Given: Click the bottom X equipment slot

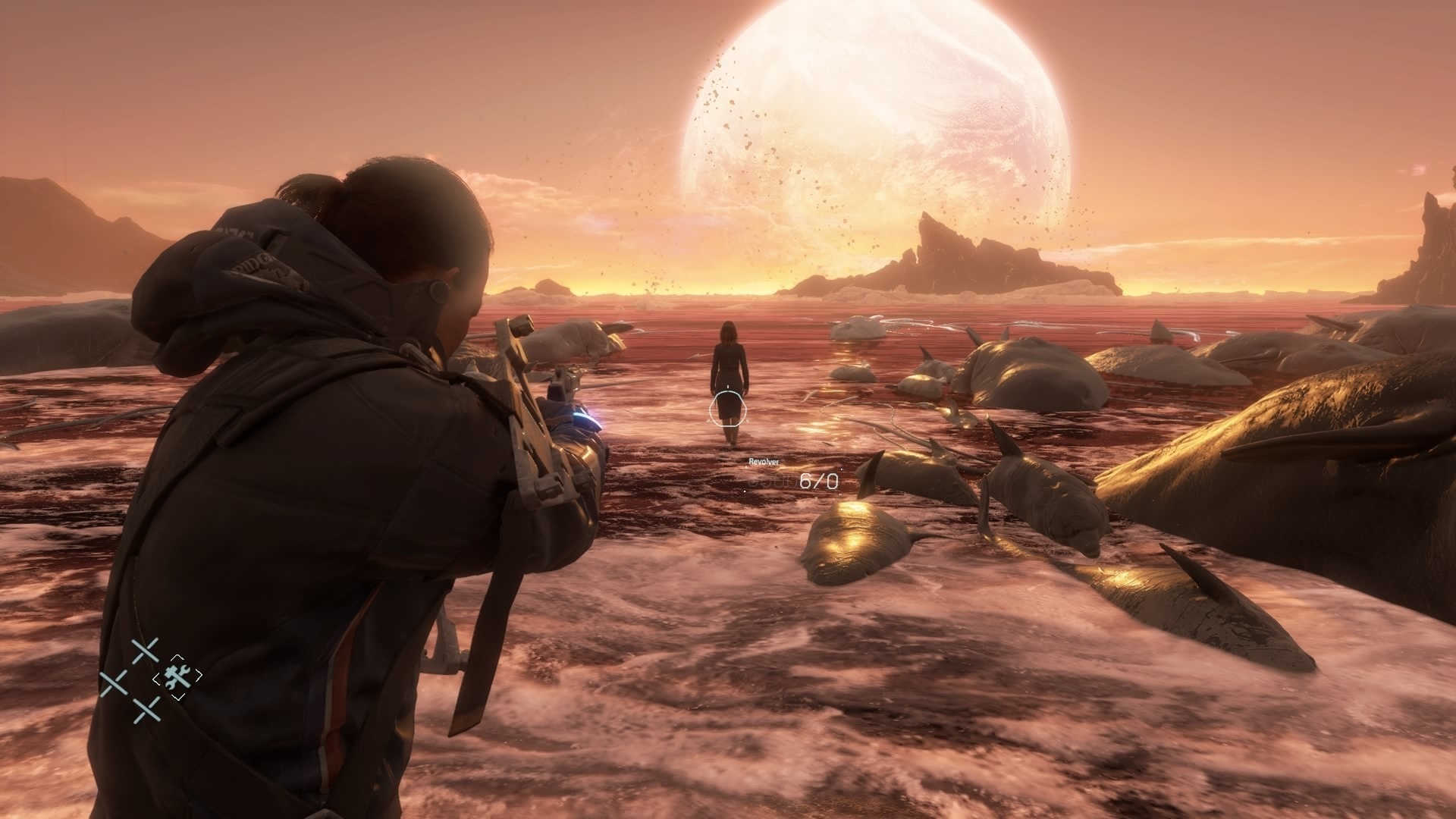Looking at the screenshot, I should [146, 711].
